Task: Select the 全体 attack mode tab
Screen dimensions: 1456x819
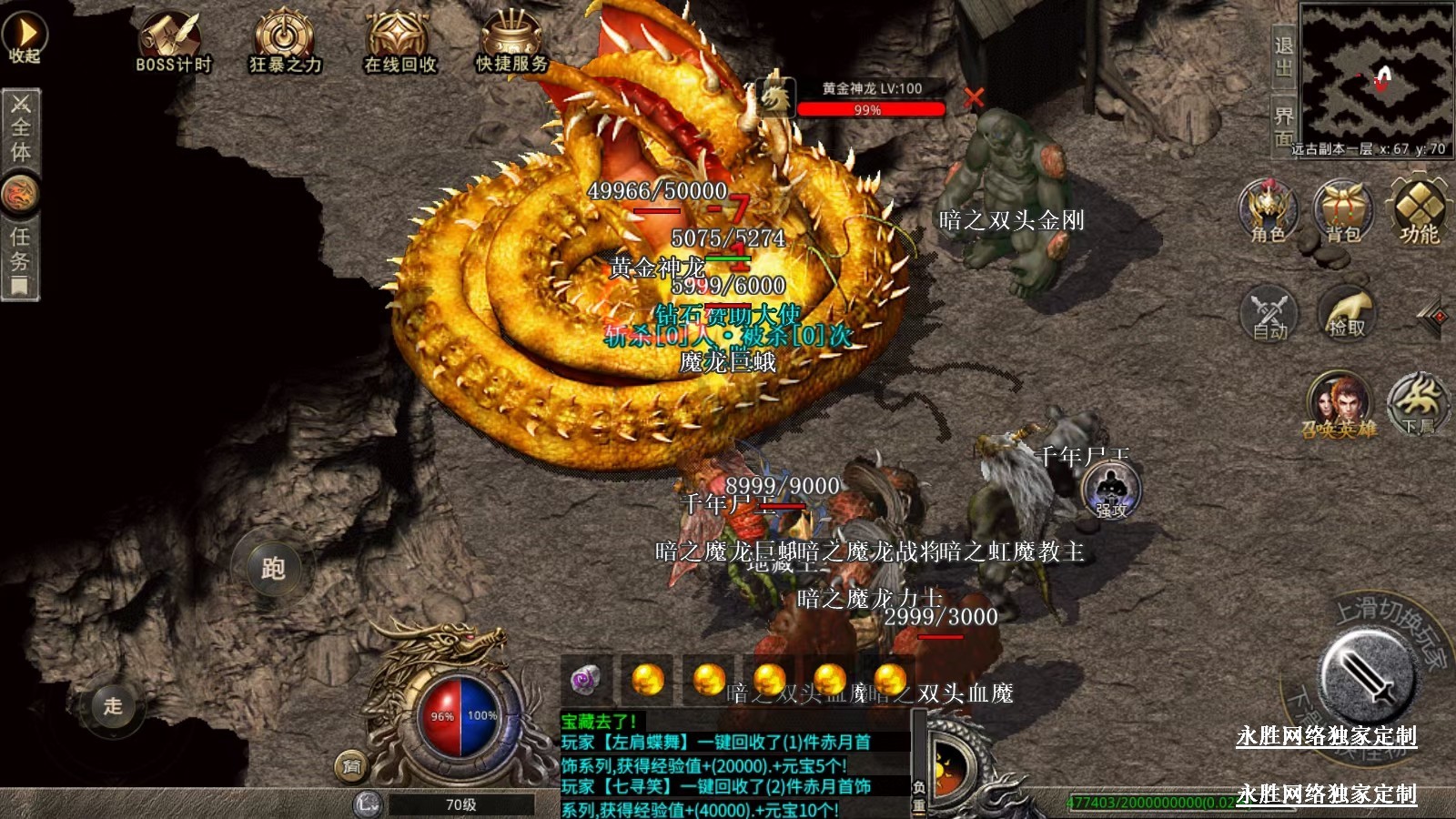Action: pyautogui.click(x=20, y=127)
